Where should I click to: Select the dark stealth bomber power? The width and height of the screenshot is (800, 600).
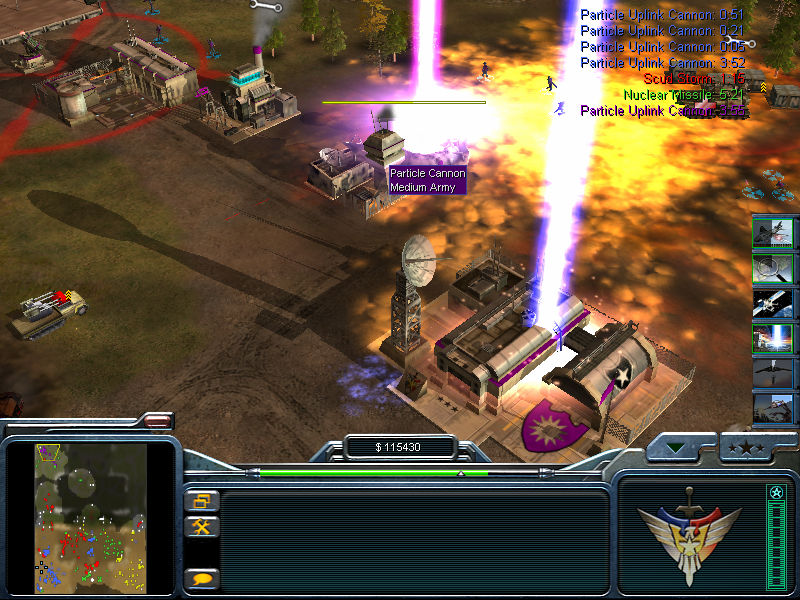point(773,374)
